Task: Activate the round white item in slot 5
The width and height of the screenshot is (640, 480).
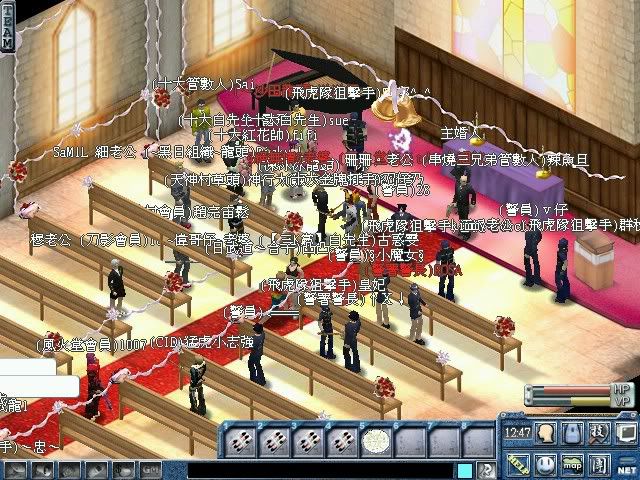Action: pos(375,438)
